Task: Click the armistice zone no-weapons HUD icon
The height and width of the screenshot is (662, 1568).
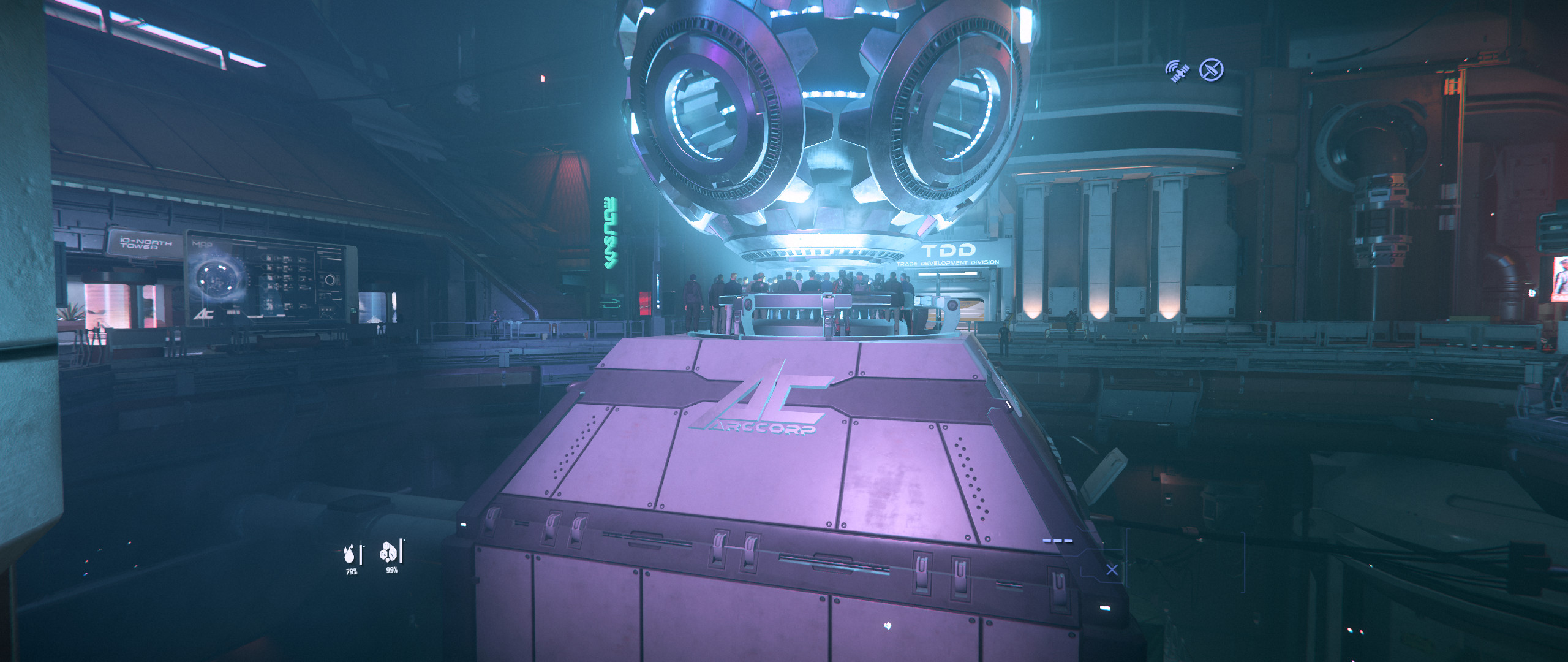Action: click(1212, 69)
